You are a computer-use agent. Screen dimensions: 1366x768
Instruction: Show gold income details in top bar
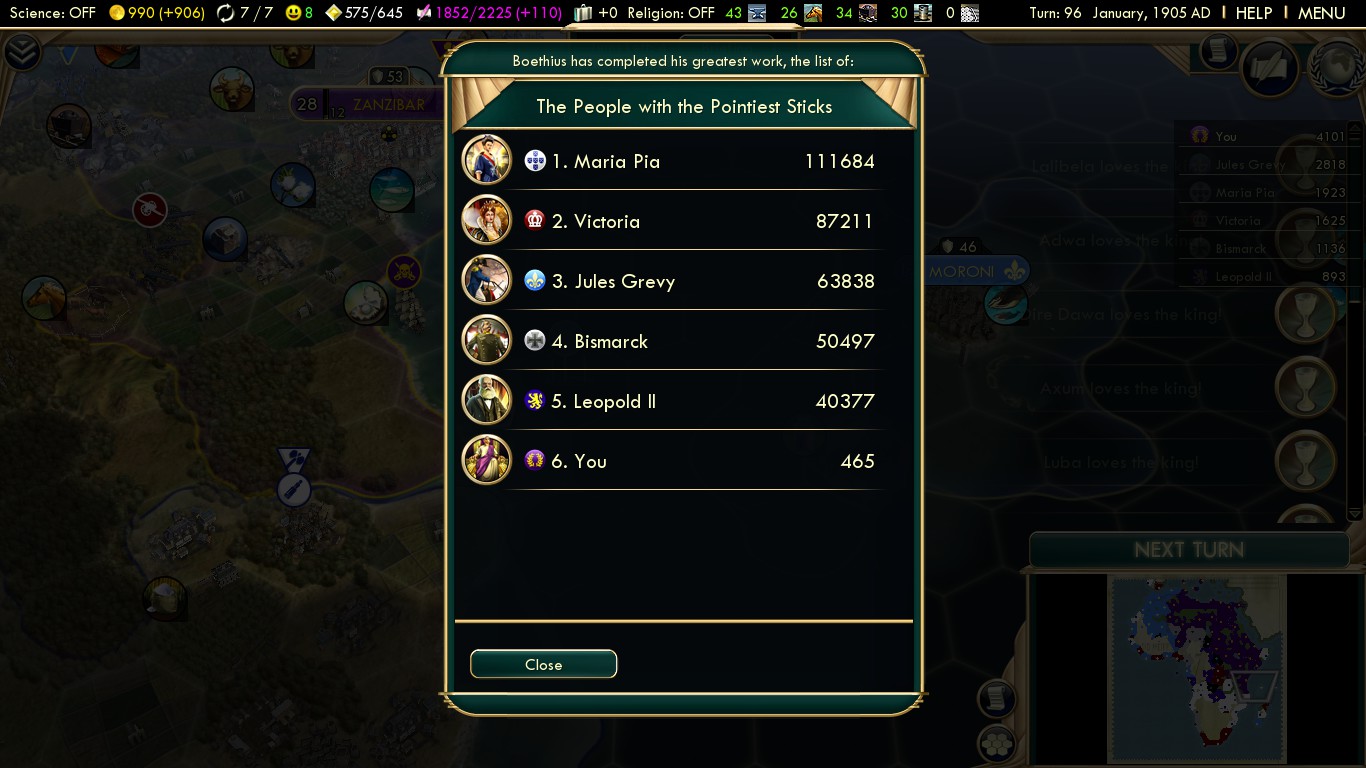[x=156, y=13]
